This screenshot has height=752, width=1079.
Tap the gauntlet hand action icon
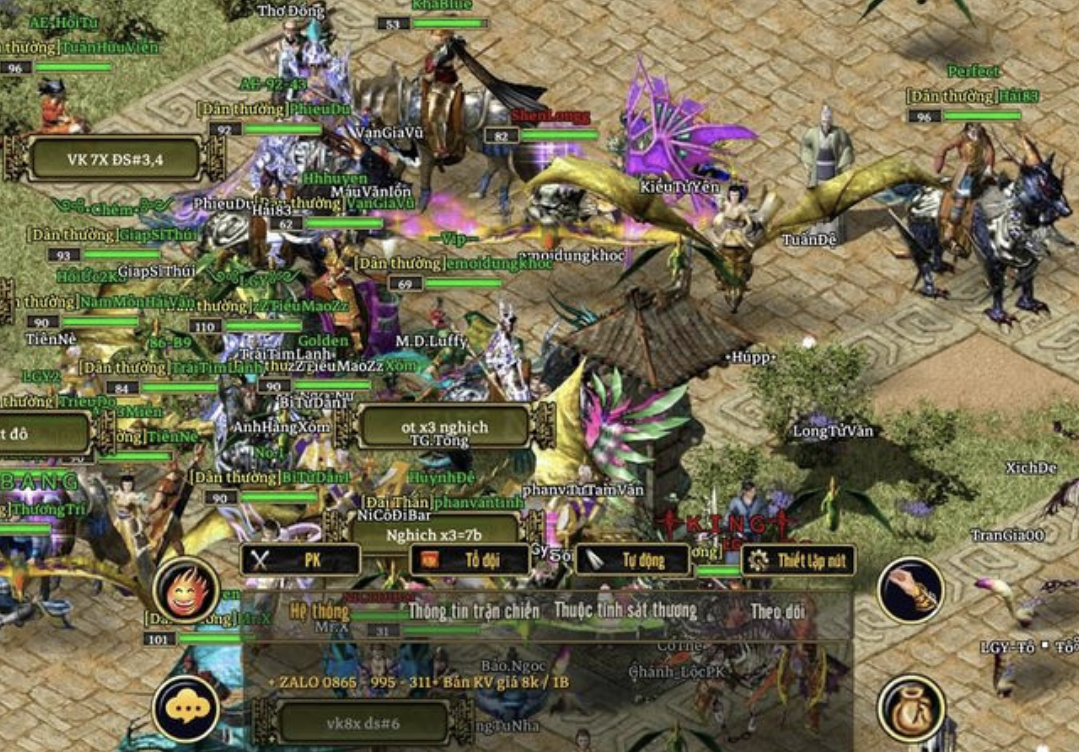[x=911, y=591]
